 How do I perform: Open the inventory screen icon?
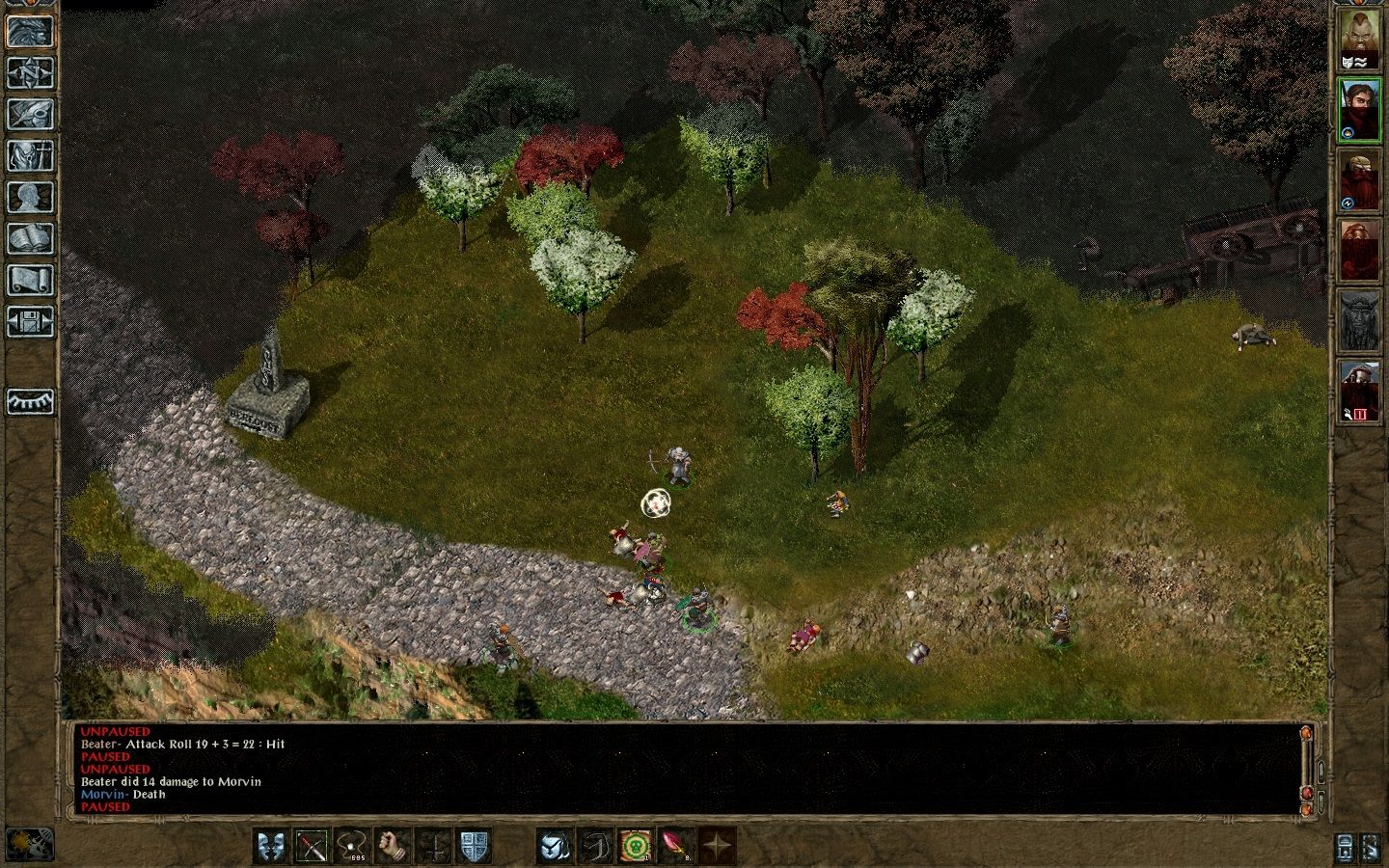point(30,155)
